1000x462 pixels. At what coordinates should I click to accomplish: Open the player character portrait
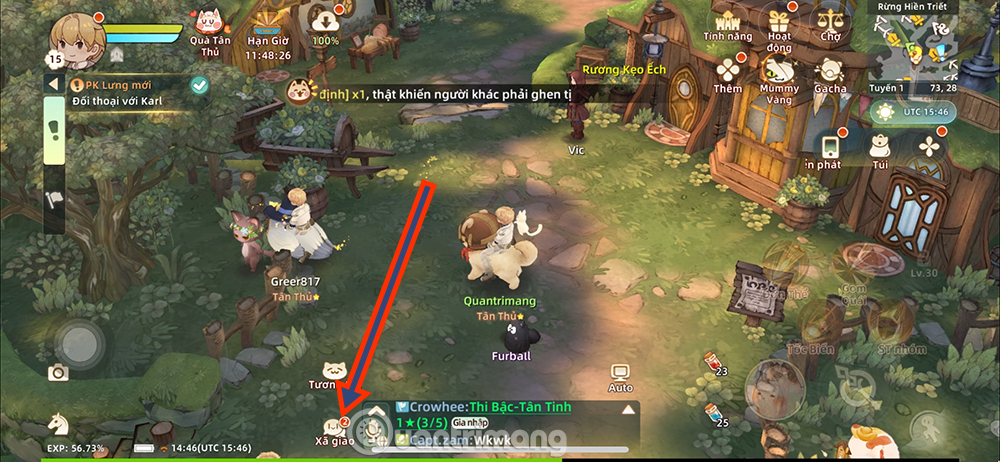click(x=77, y=37)
